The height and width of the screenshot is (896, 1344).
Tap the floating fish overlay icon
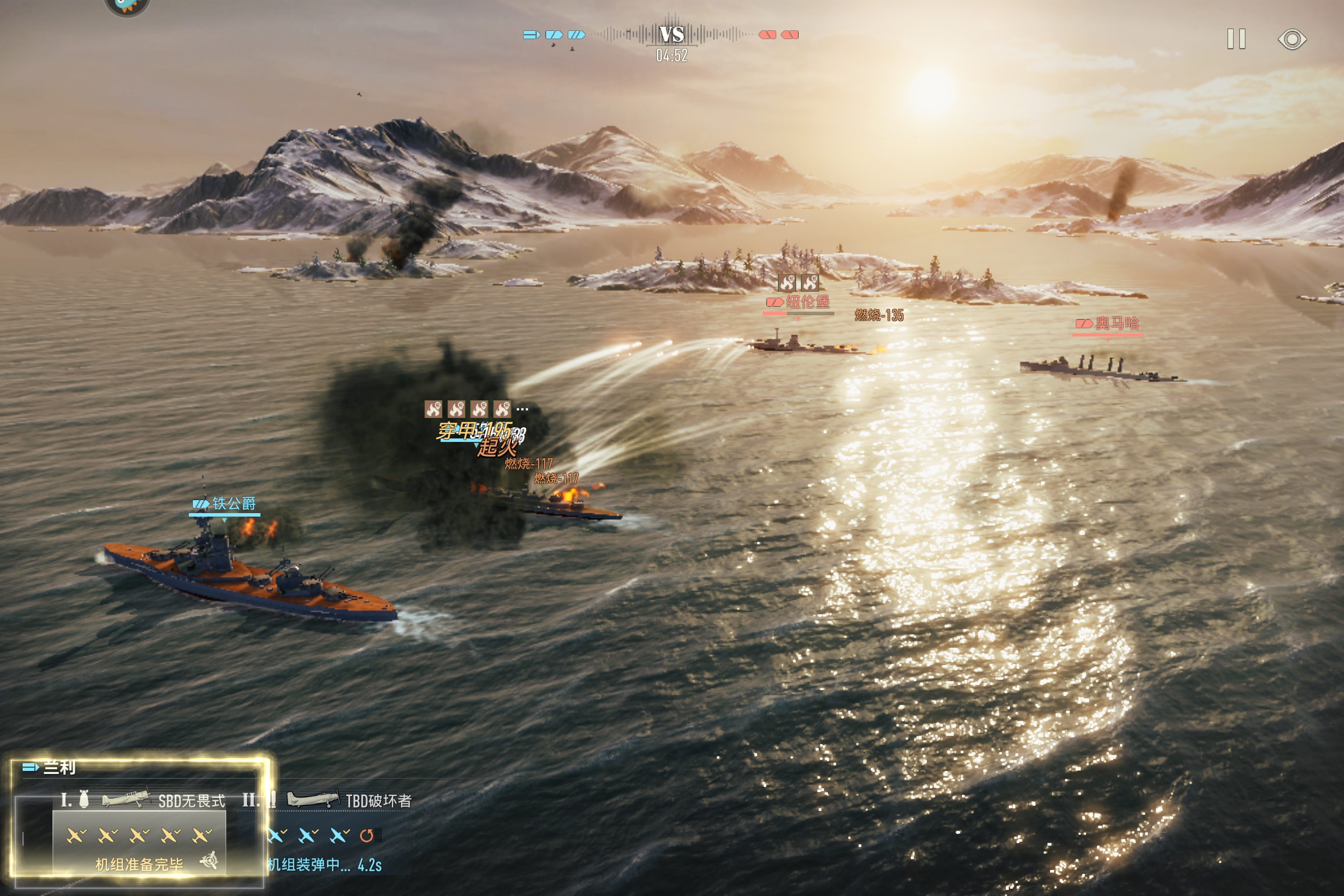click(127, 6)
